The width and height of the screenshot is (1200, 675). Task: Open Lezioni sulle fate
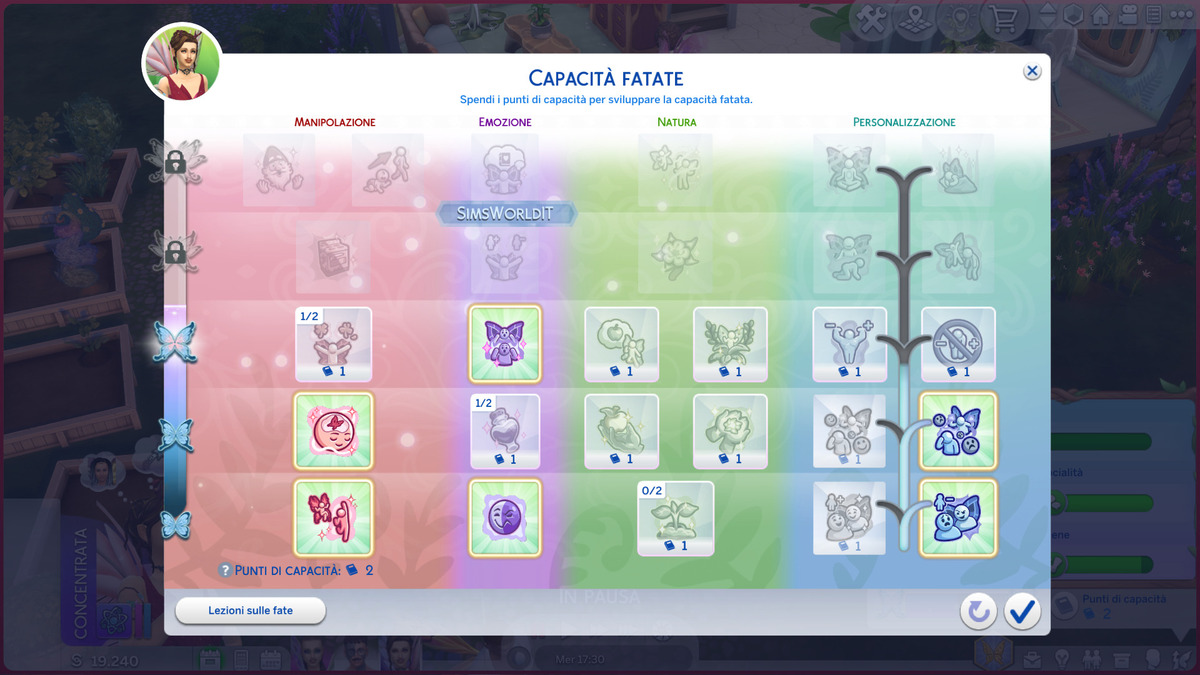click(x=250, y=610)
